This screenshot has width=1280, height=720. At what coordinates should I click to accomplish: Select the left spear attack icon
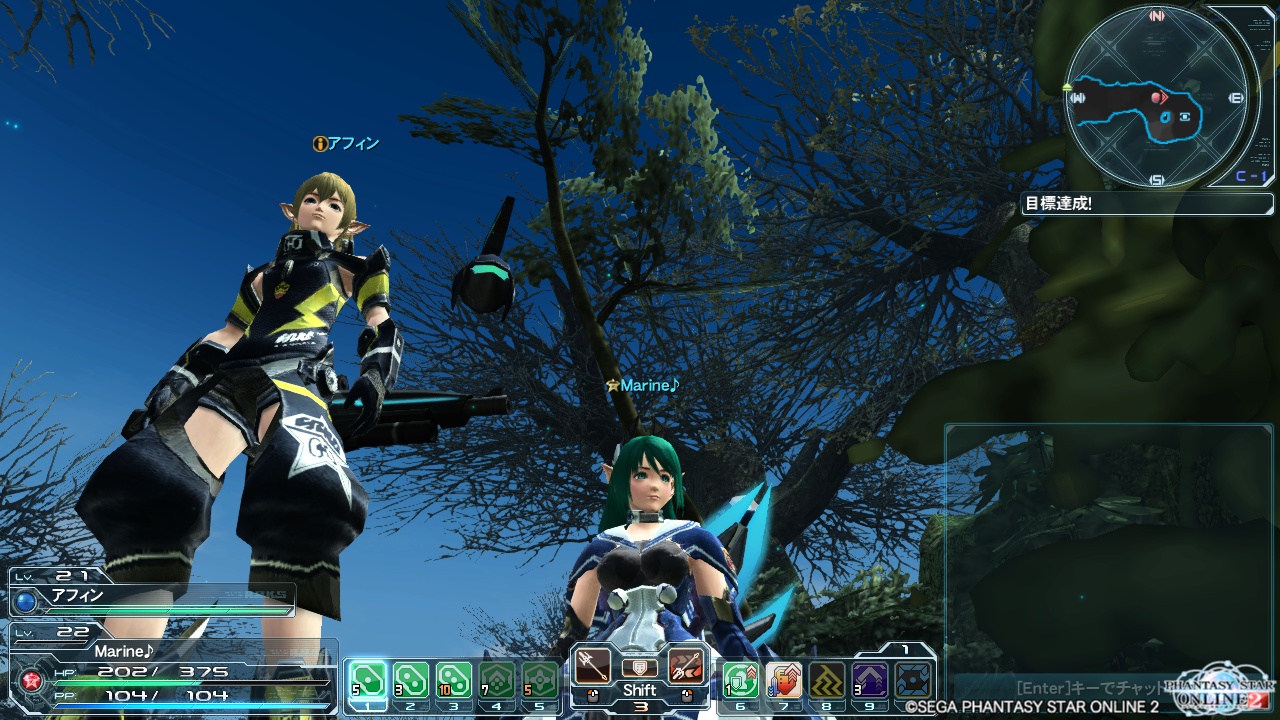pyautogui.click(x=592, y=665)
